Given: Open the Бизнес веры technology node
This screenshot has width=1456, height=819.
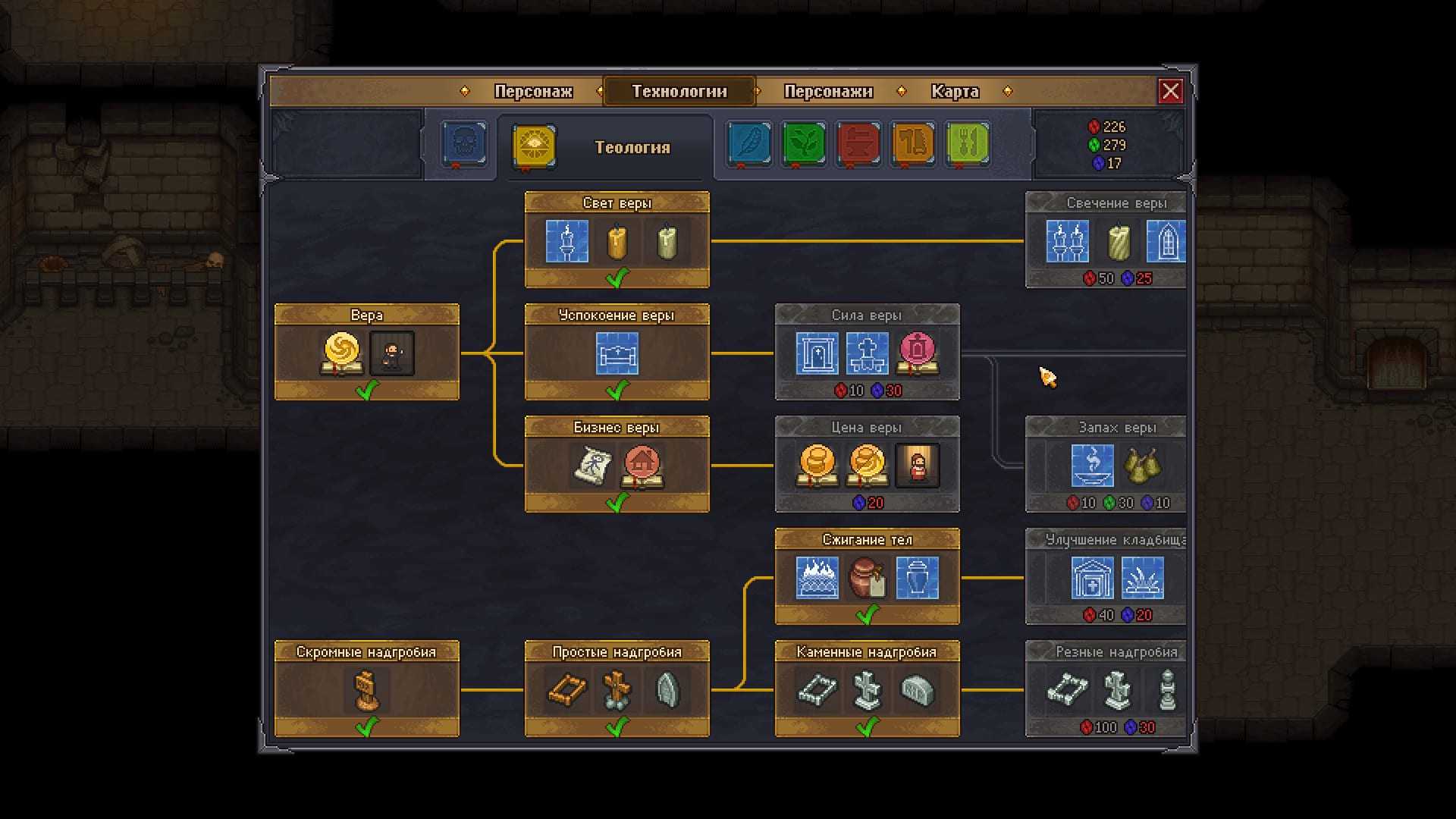Looking at the screenshot, I should (617, 464).
